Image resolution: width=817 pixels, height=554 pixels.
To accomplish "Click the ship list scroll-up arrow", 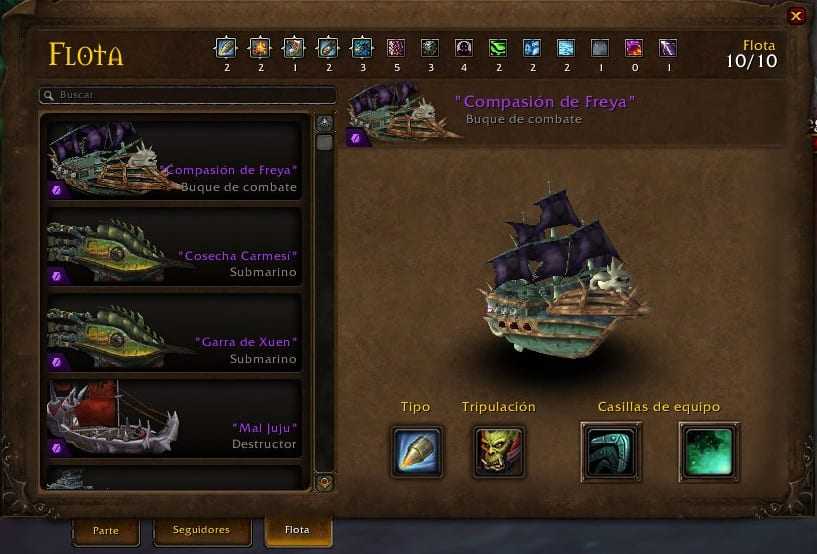I will [324, 122].
